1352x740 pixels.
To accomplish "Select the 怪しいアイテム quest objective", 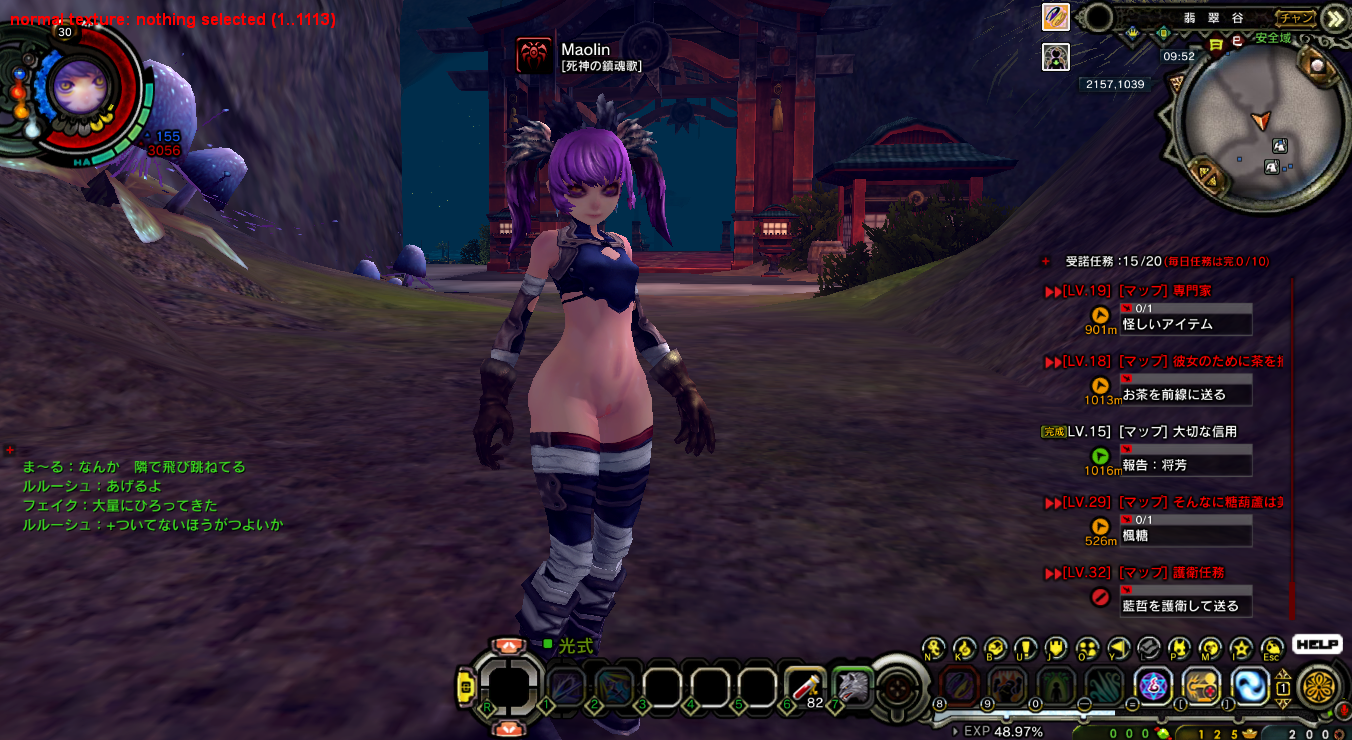I will (1186, 324).
